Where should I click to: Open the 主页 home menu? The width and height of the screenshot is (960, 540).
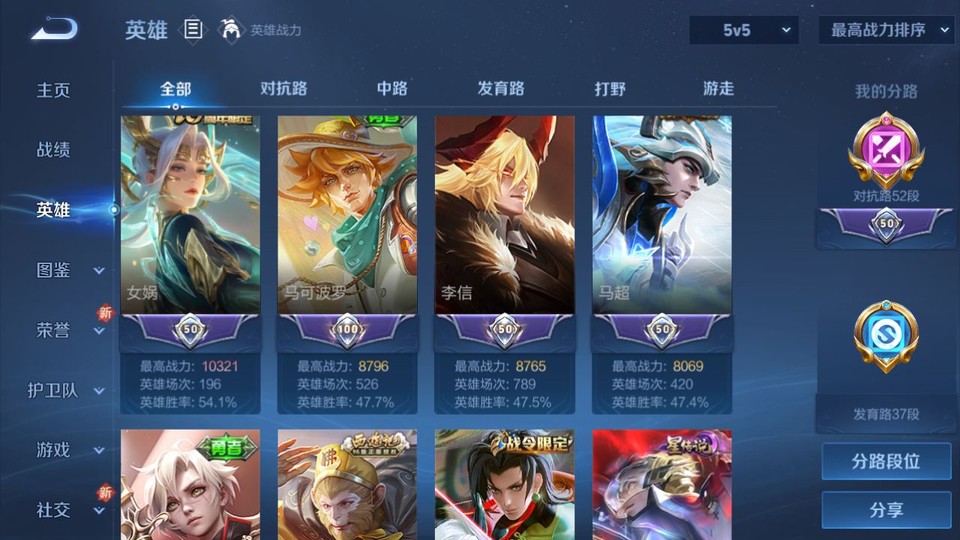point(54,90)
